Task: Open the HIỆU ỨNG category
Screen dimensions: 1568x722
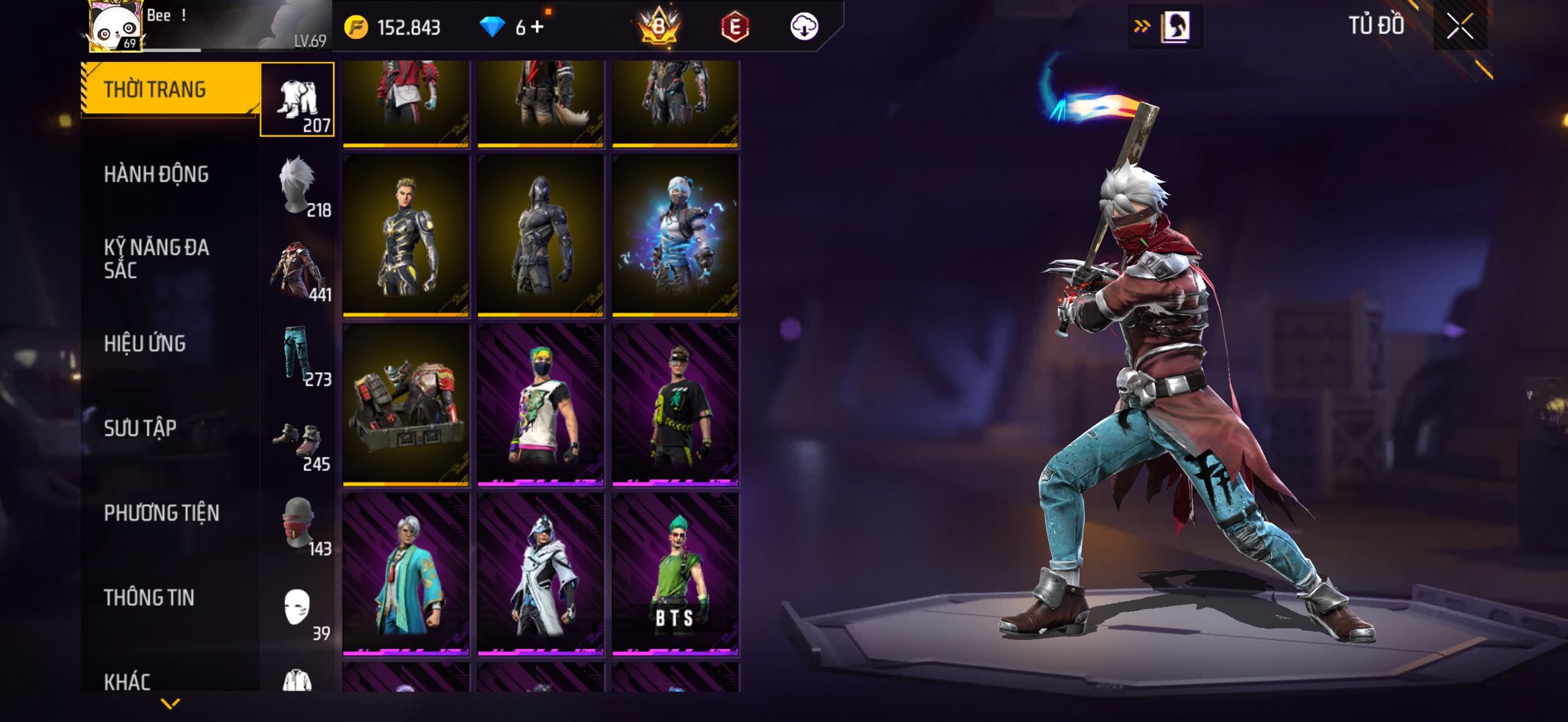Action: [145, 344]
